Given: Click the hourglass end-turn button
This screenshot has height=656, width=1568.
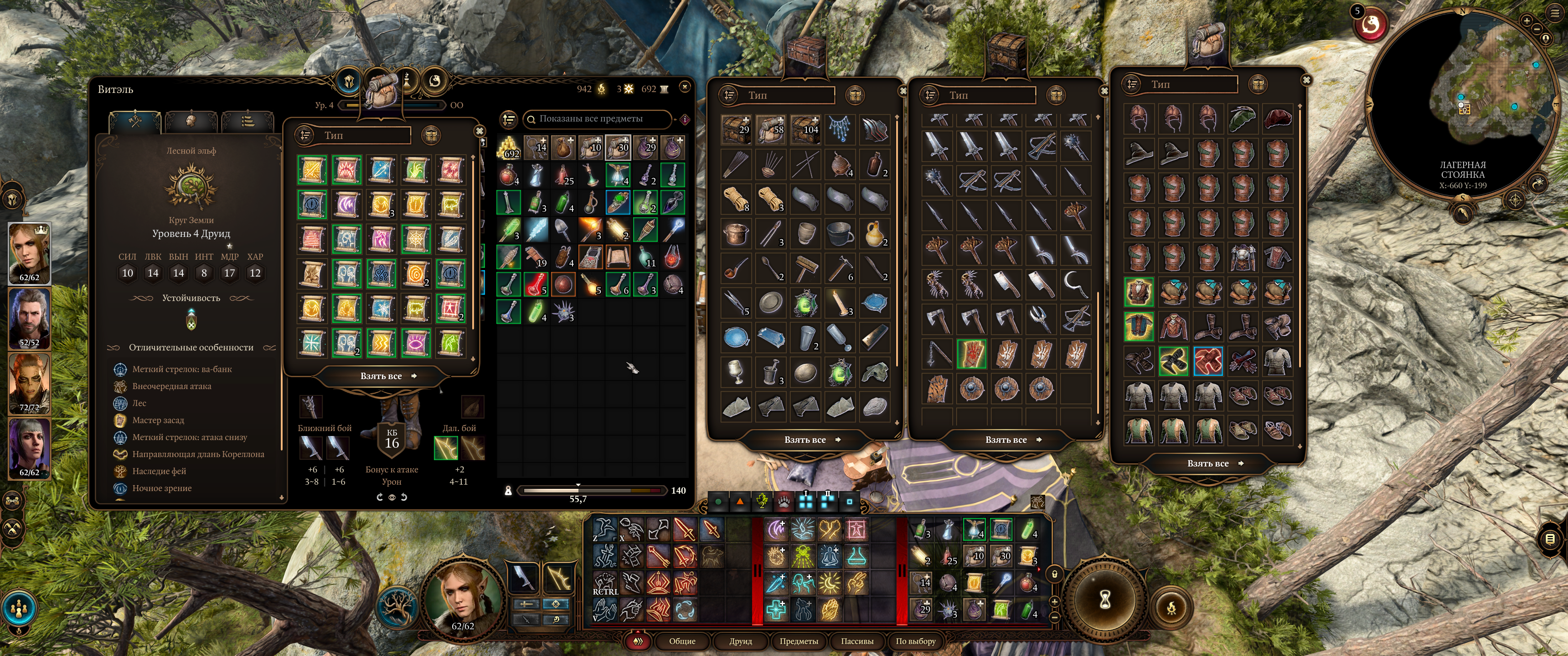Looking at the screenshot, I should pyautogui.click(x=1105, y=600).
